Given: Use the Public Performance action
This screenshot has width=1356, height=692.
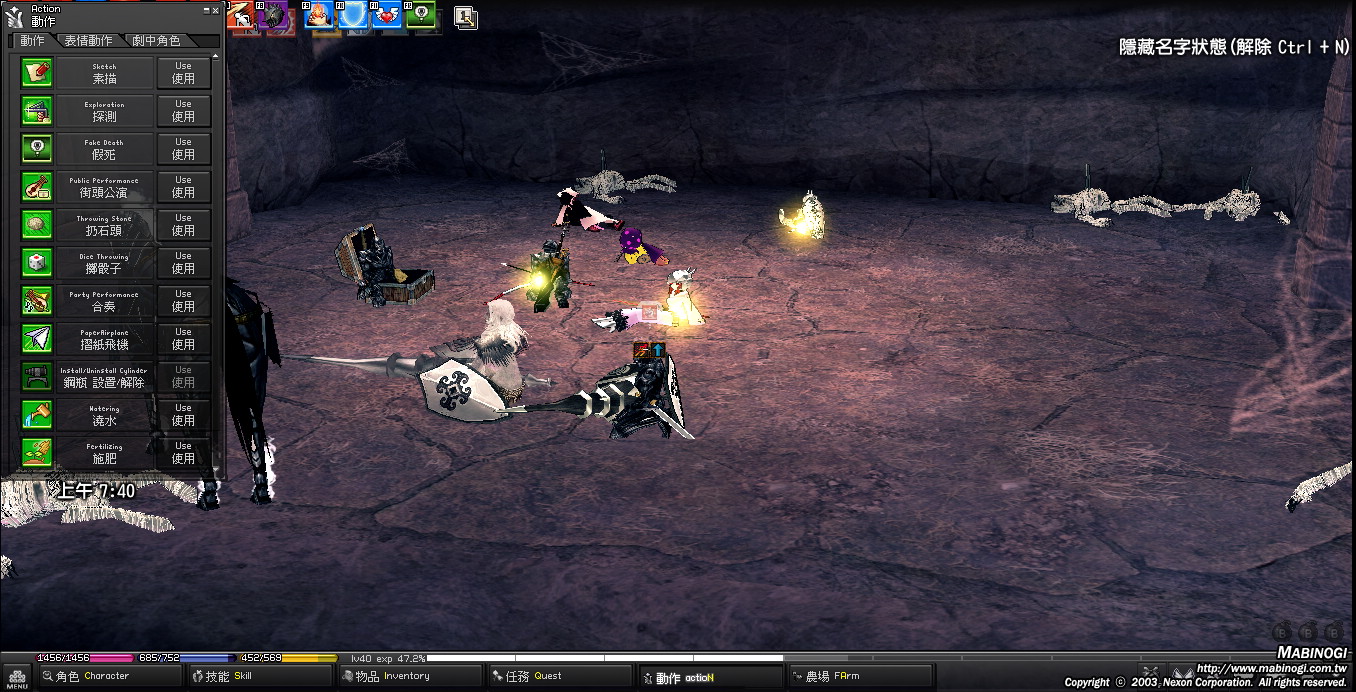Looking at the screenshot, I should click(x=183, y=187).
